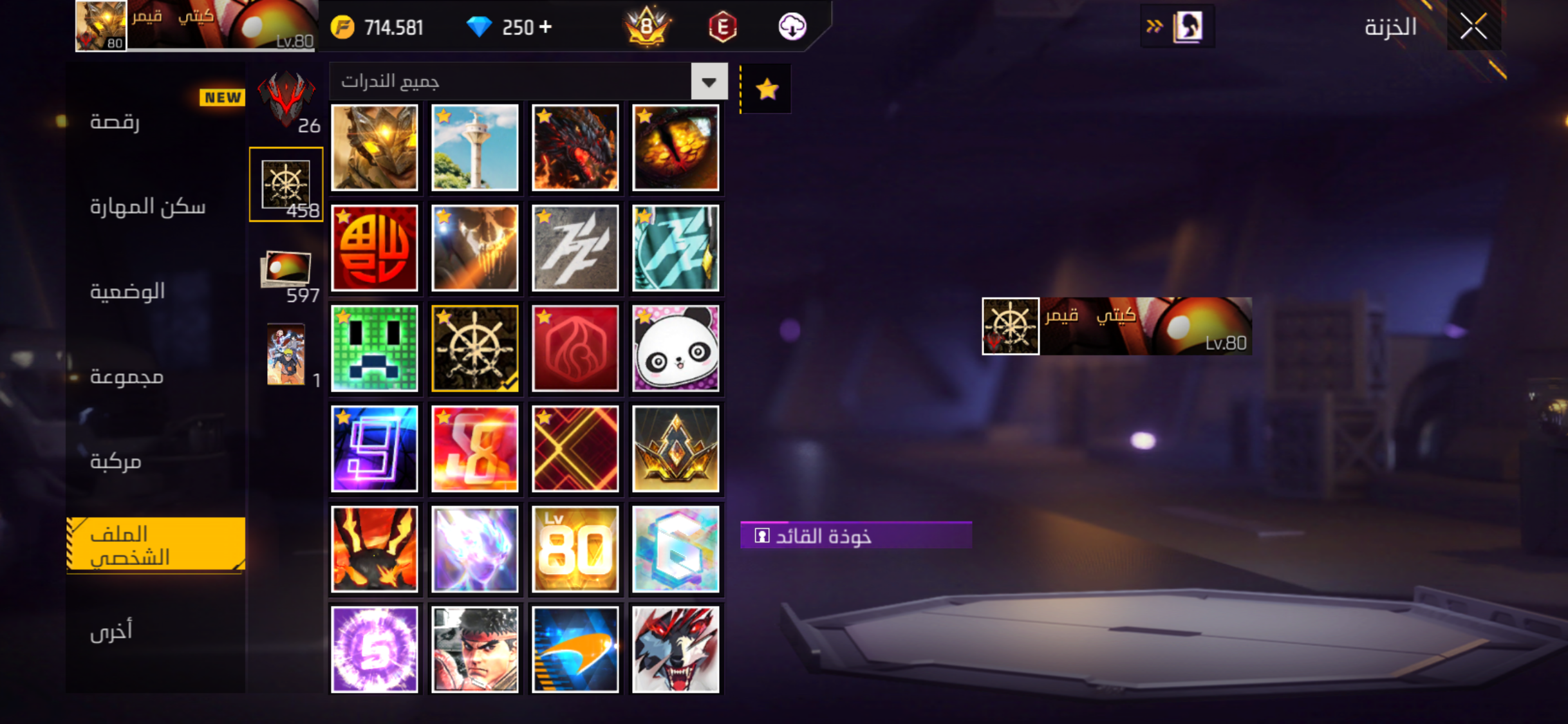Image resolution: width=1568 pixels, height=724 pixels.
Task: Choose the أخرى category
Action: click(x=111, y=631)
